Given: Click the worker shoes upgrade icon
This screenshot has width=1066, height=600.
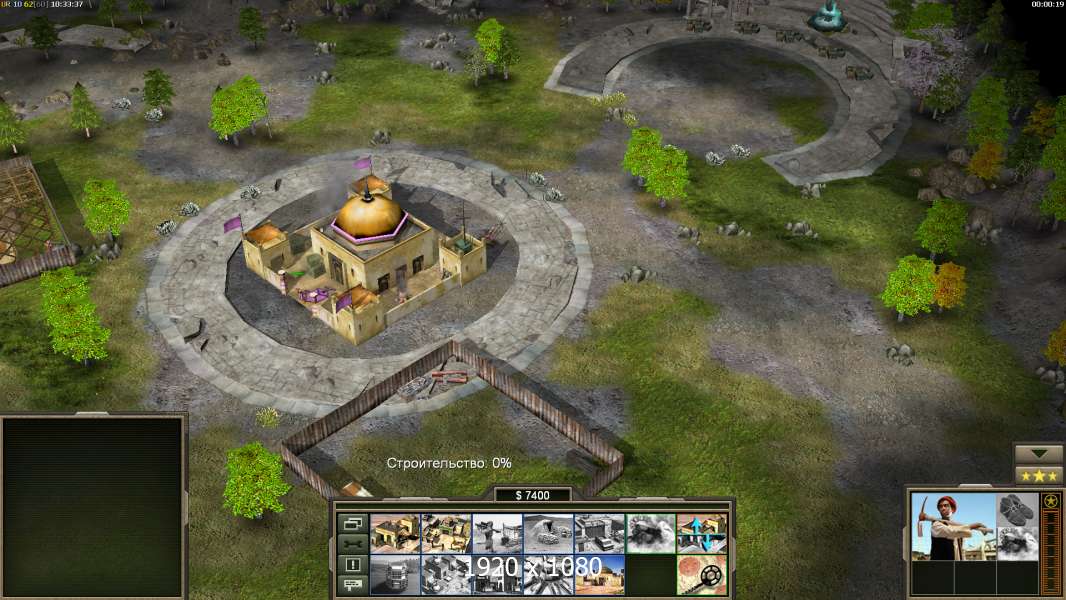Looking at the screenshot, I should [1018, 508].
